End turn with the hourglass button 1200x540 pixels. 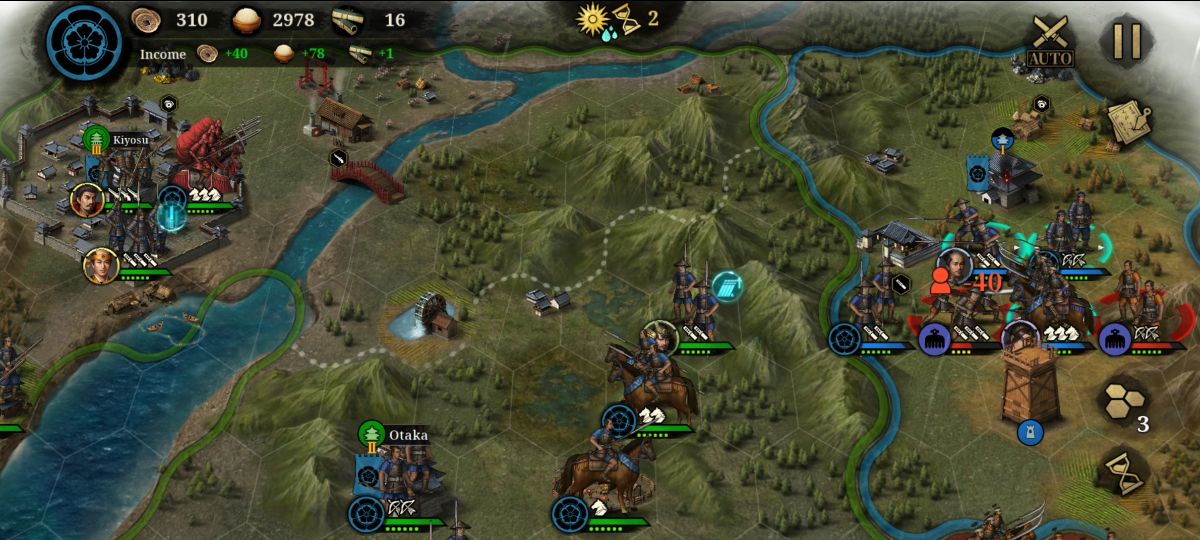1126,472
